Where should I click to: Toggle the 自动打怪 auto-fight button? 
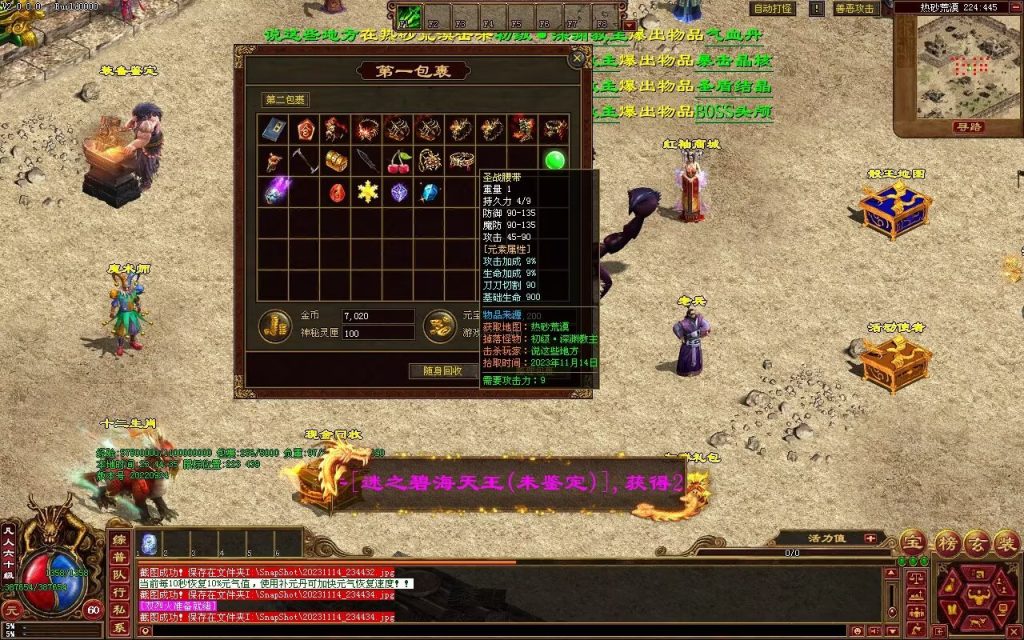773,9
